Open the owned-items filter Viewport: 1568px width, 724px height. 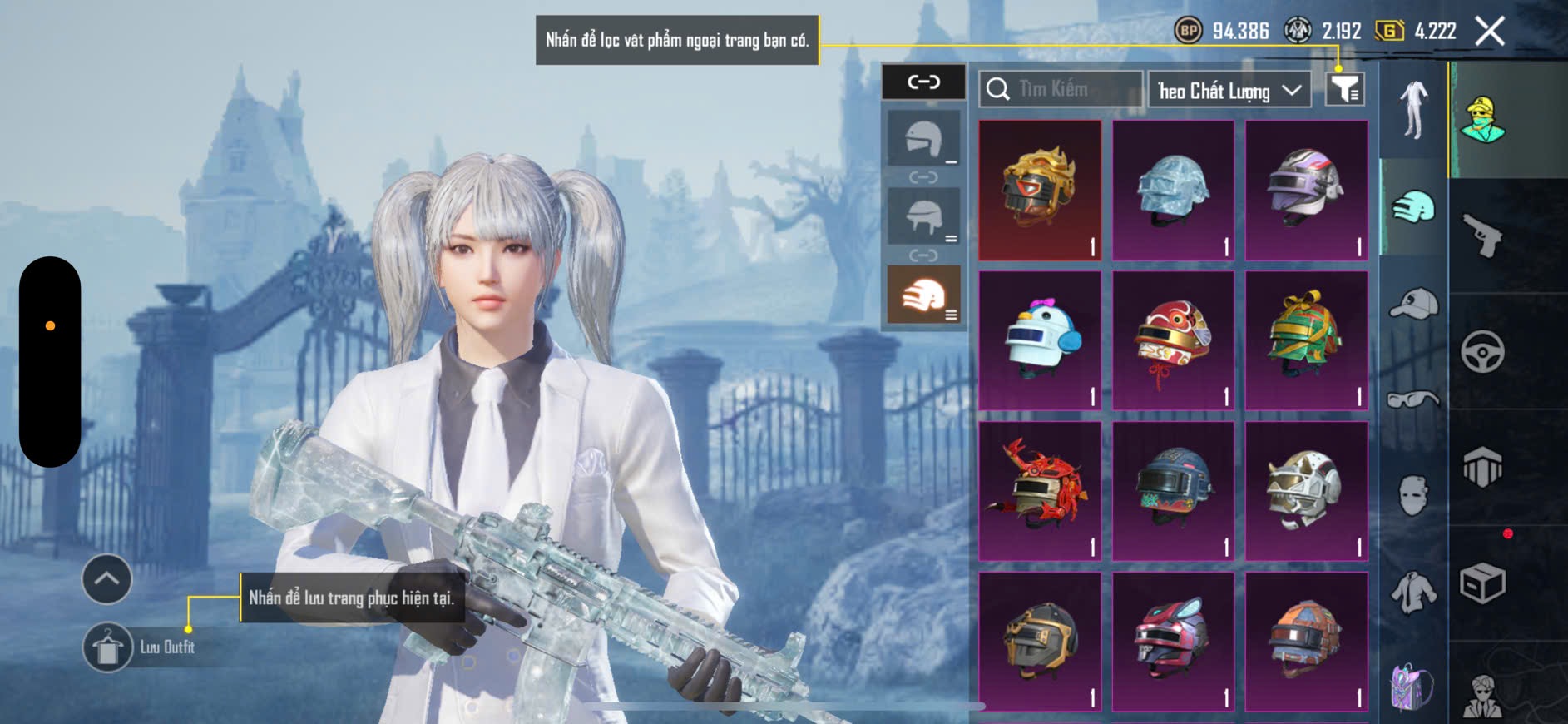(1344, 89)
